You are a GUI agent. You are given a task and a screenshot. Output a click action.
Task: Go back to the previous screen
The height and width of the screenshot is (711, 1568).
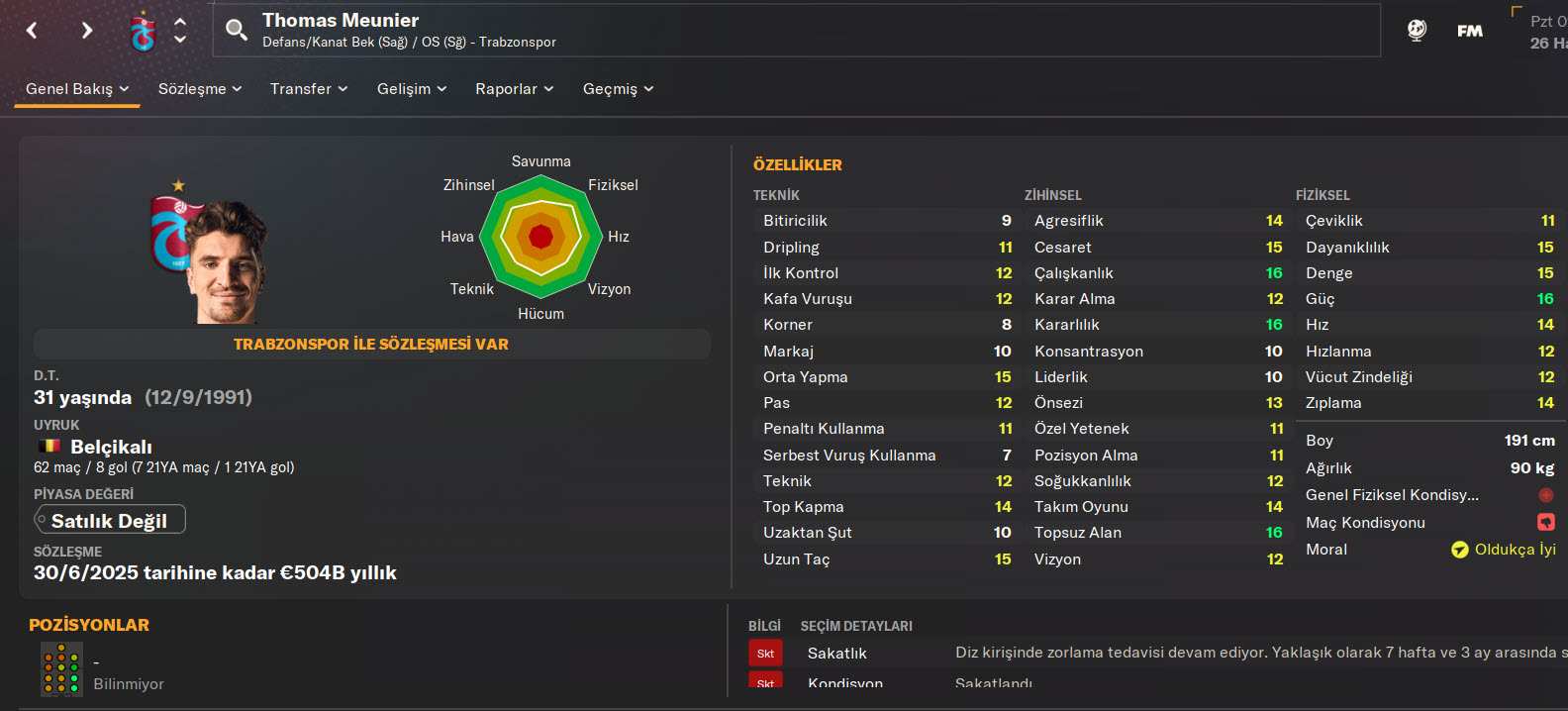click(x=32, y=31)
